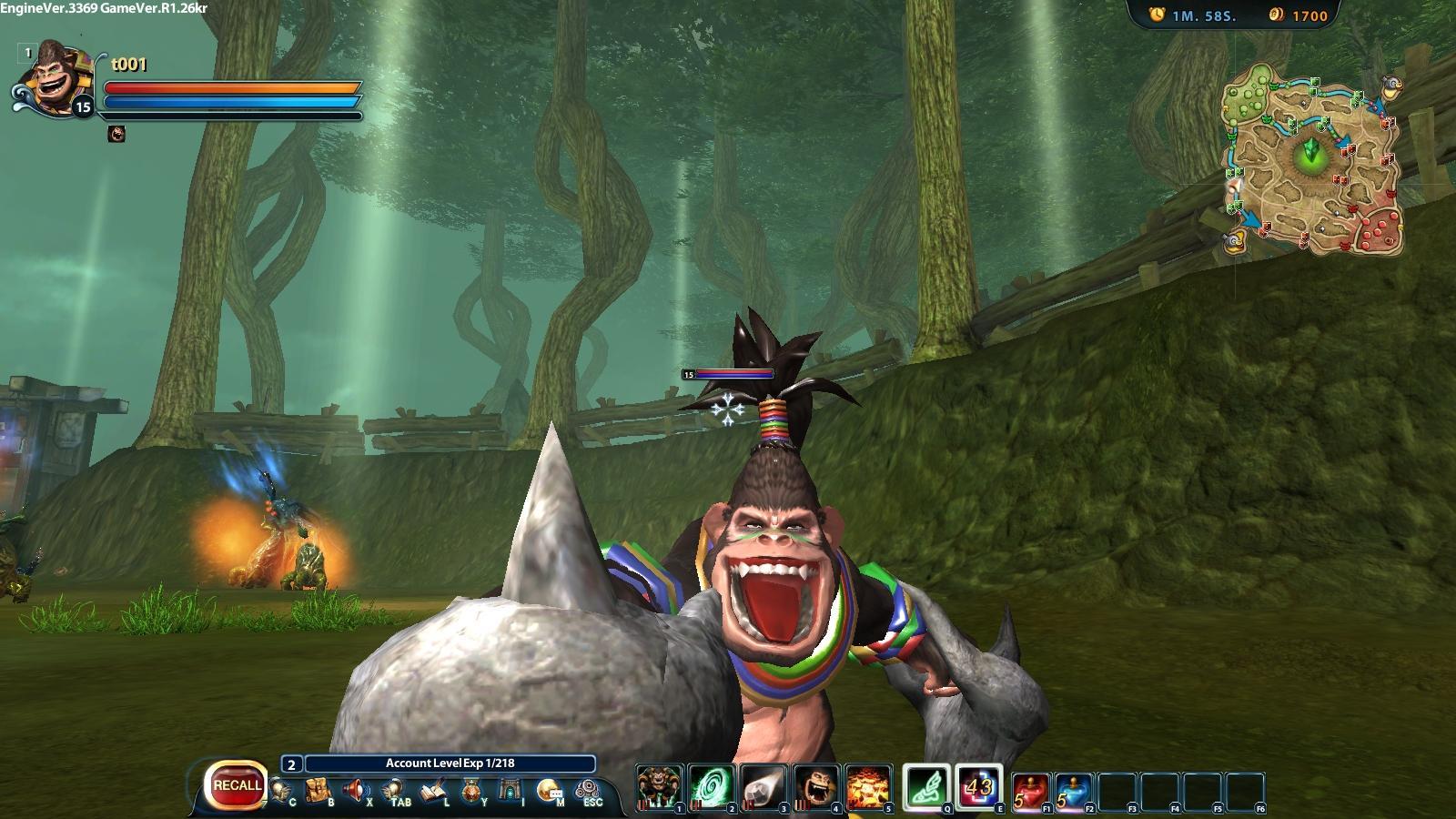Screen dimensions: 1456x819
Task: Click the red RECALL button
Action: click(x=238, y=785)
